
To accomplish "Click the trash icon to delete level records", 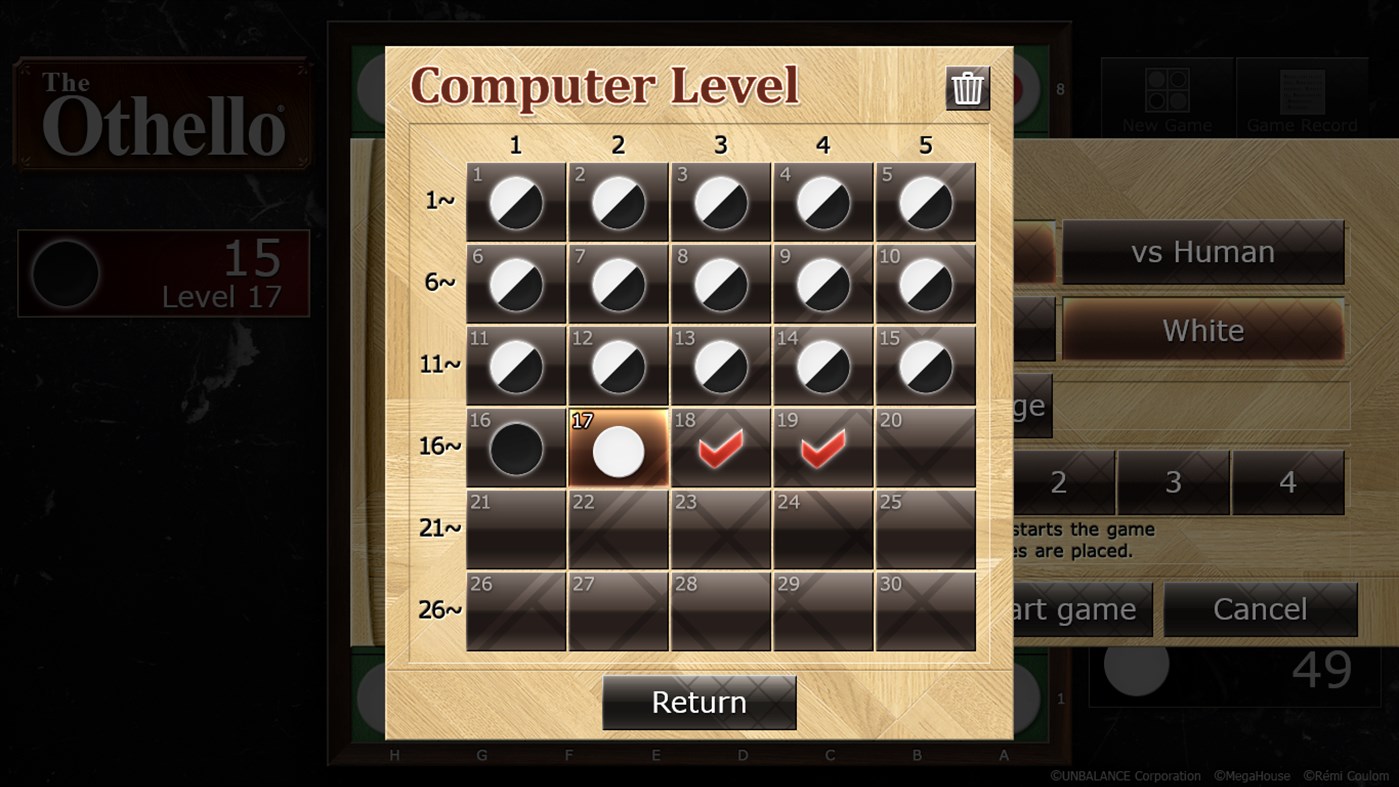I will [x=966, y=88].
